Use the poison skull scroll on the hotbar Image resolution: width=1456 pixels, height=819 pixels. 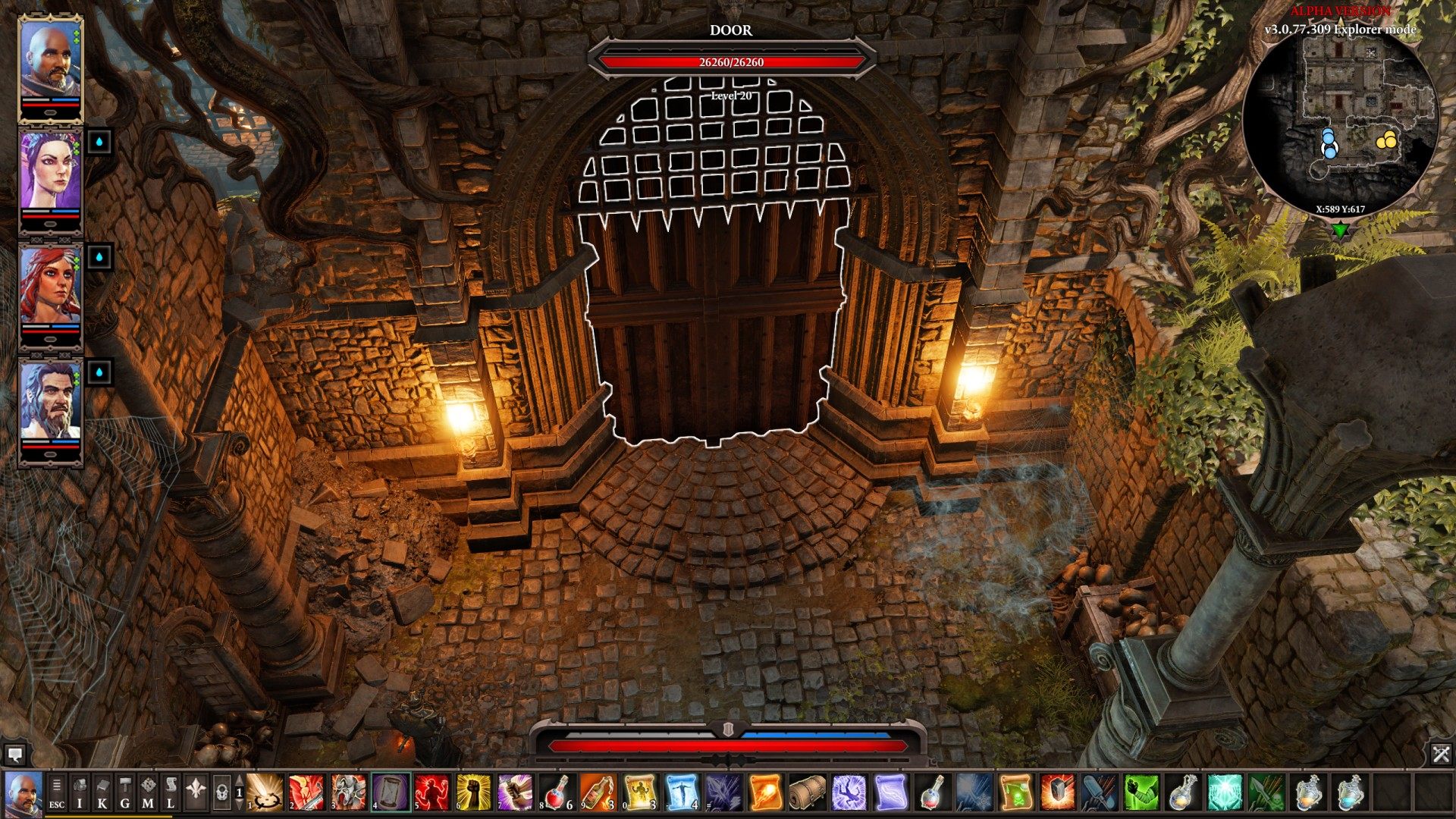pyautogui.click(x=1016, y=792)
